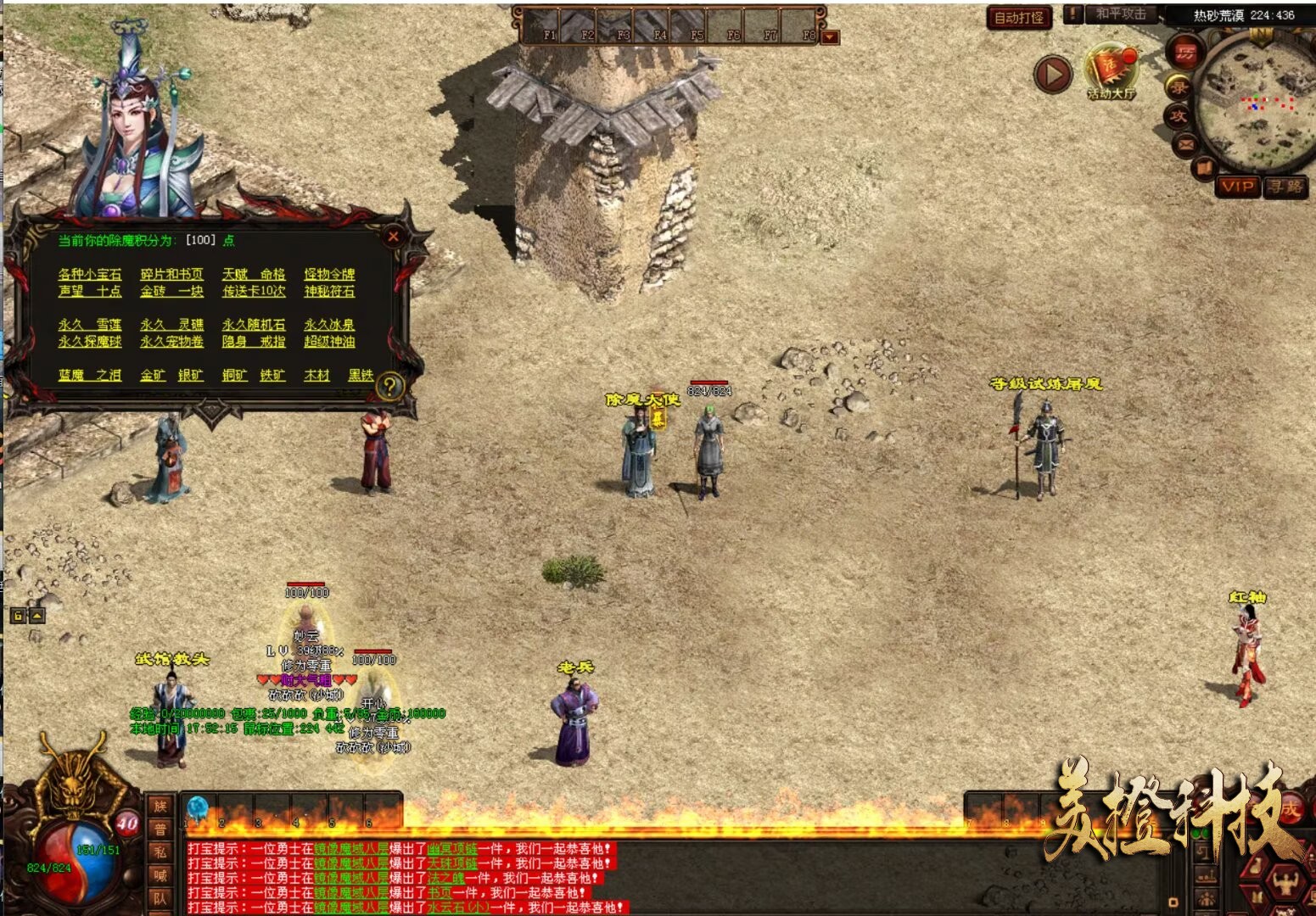The image size is (1316, 916).
Task: Click the round play arrow button
Action: [1053, 75]
